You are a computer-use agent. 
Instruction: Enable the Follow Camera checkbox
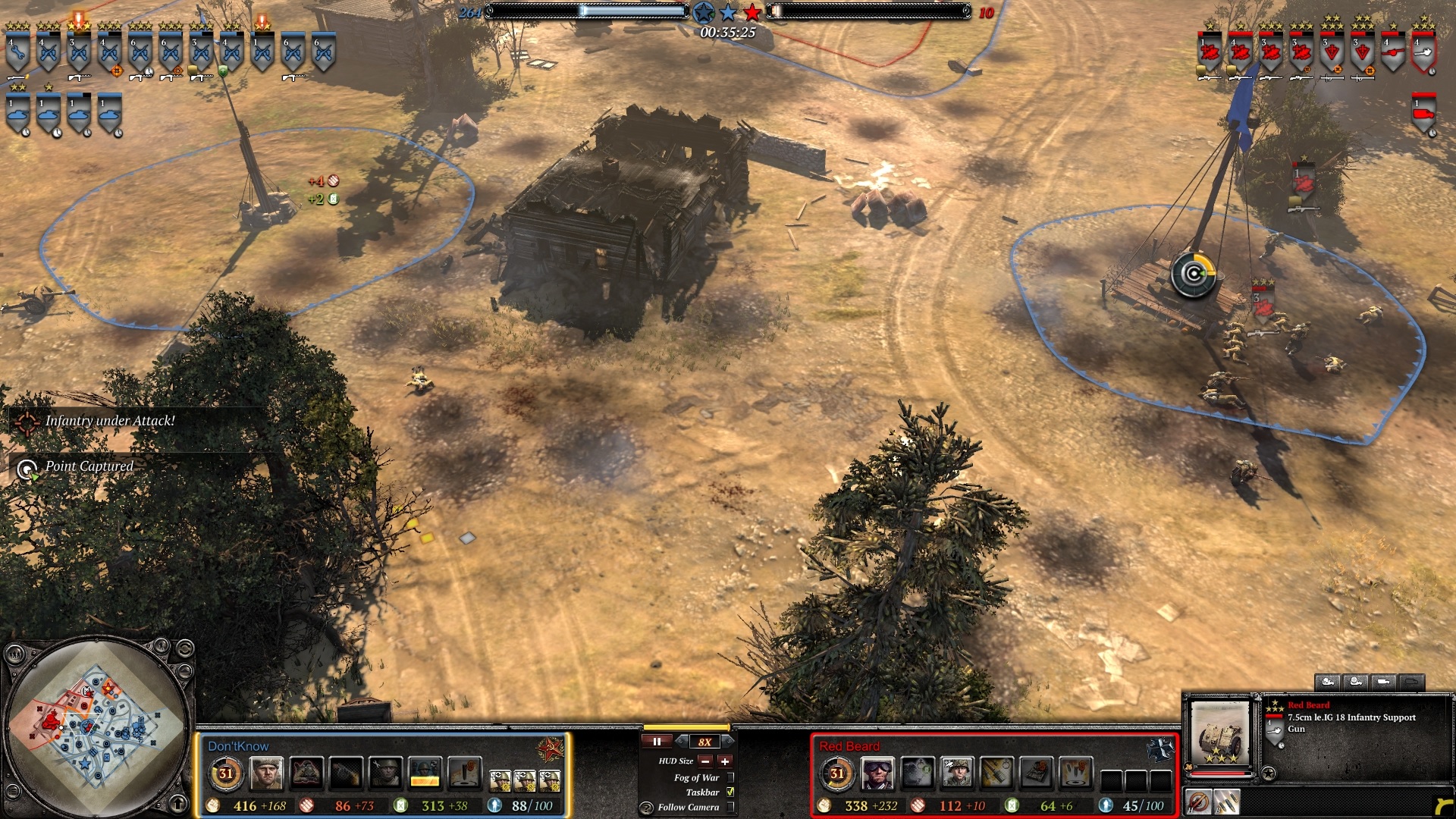coord(730,807)
